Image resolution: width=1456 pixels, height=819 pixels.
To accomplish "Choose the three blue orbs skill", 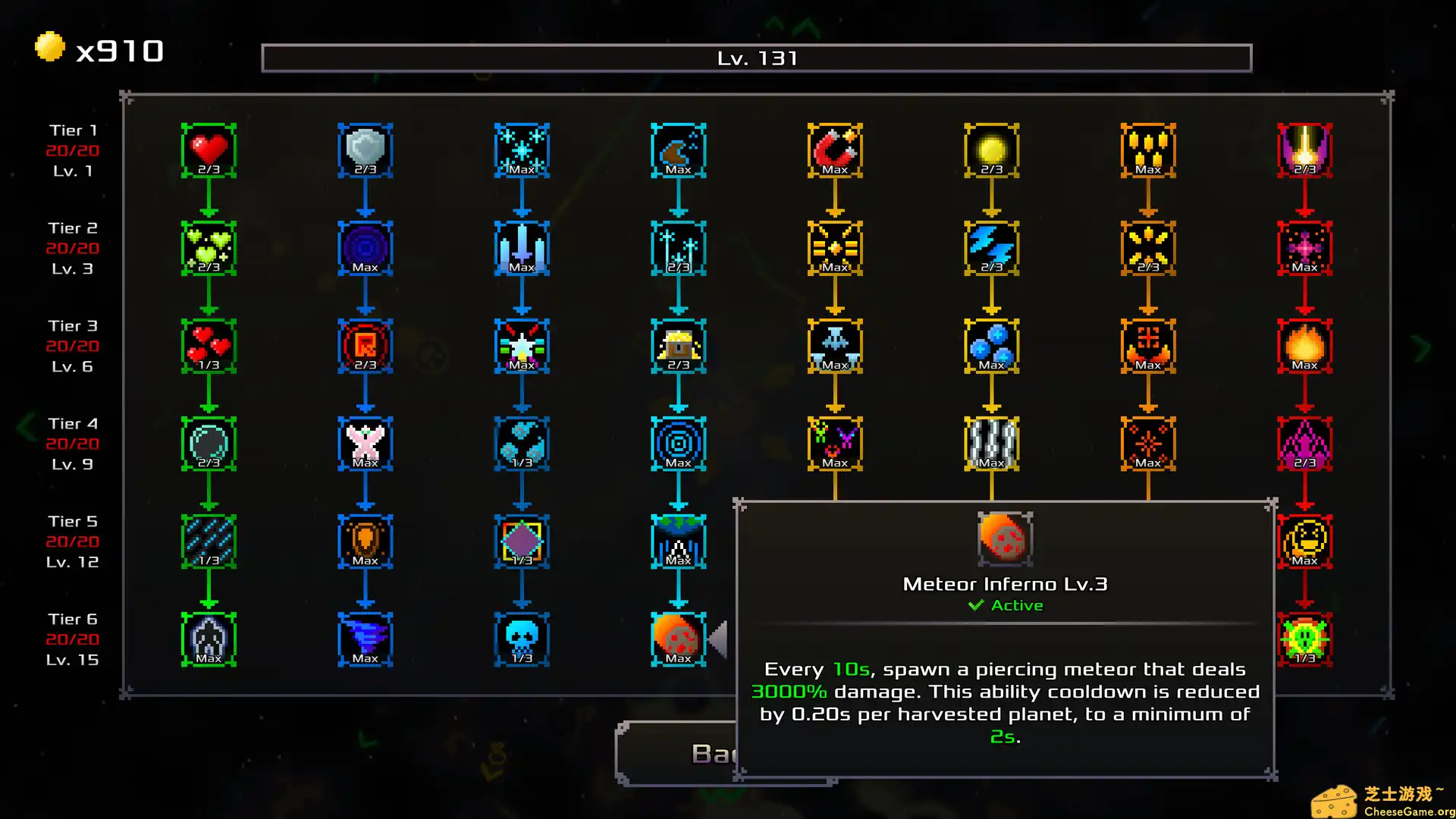I will point(991,346).
